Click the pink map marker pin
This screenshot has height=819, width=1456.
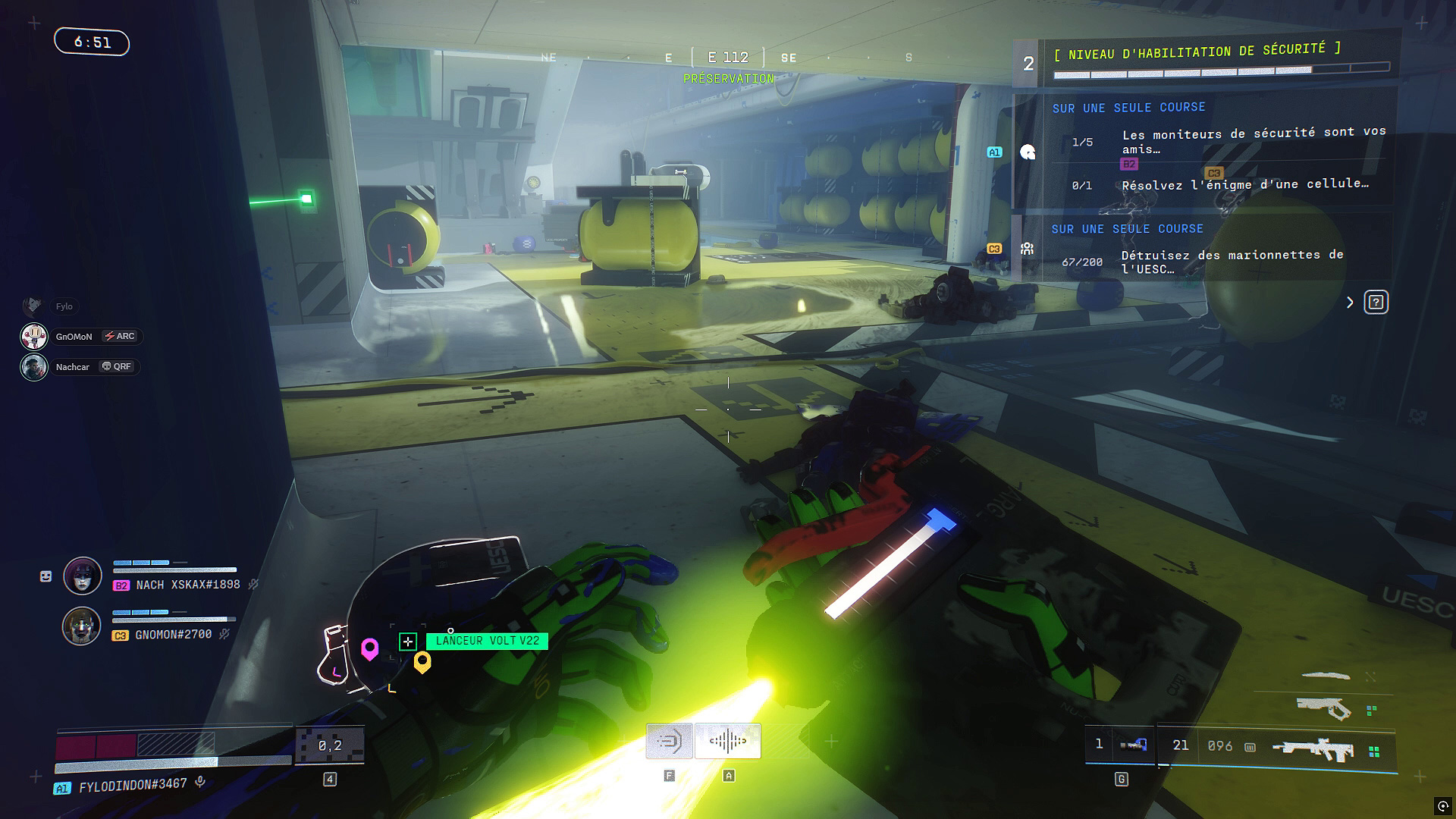pyautogui.click(x=369, y=648)
